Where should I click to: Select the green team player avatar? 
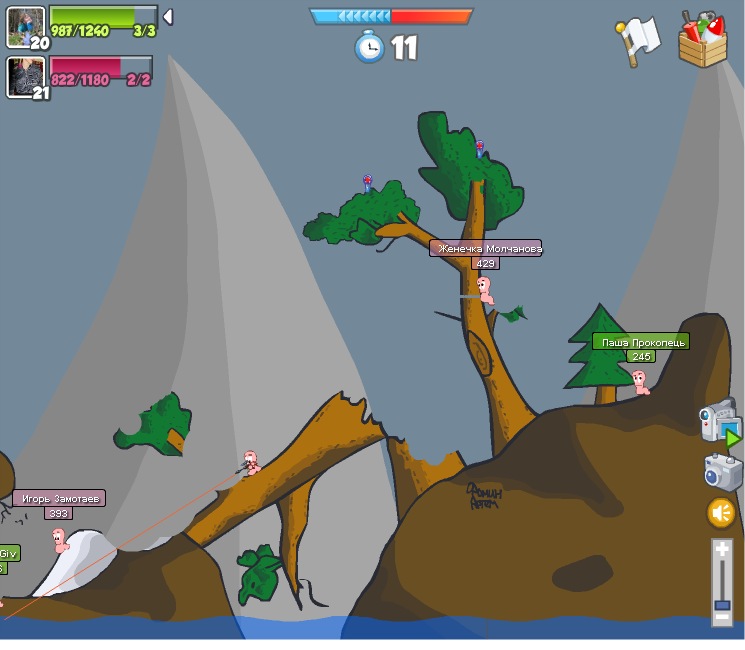click(x=25, y=26)
